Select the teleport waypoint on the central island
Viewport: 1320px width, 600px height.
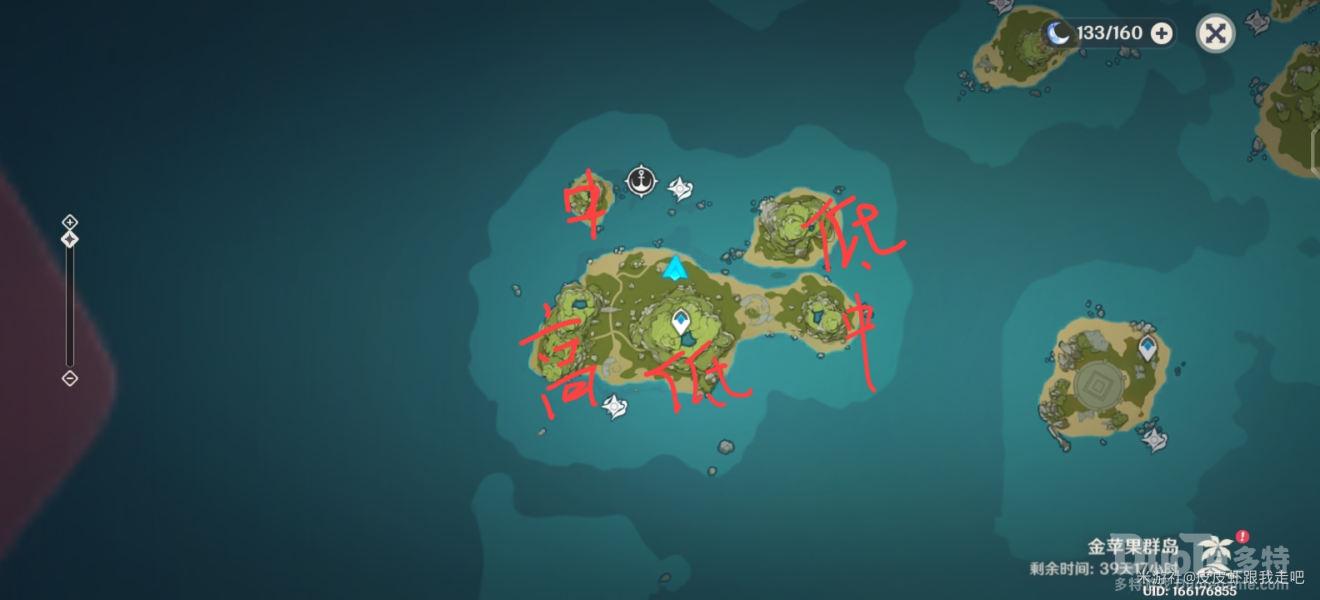click(x=681, y=322)
